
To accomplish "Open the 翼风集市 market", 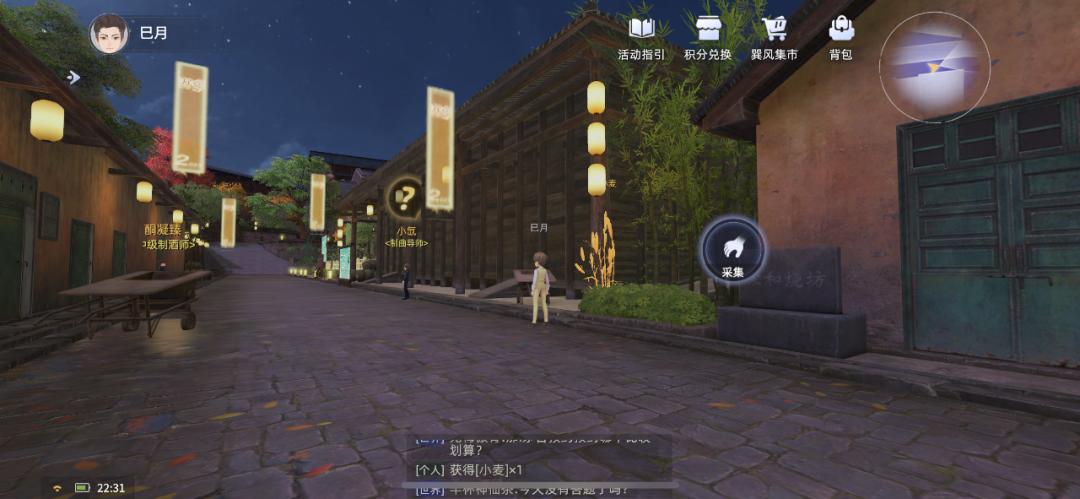I will point(774,37).
